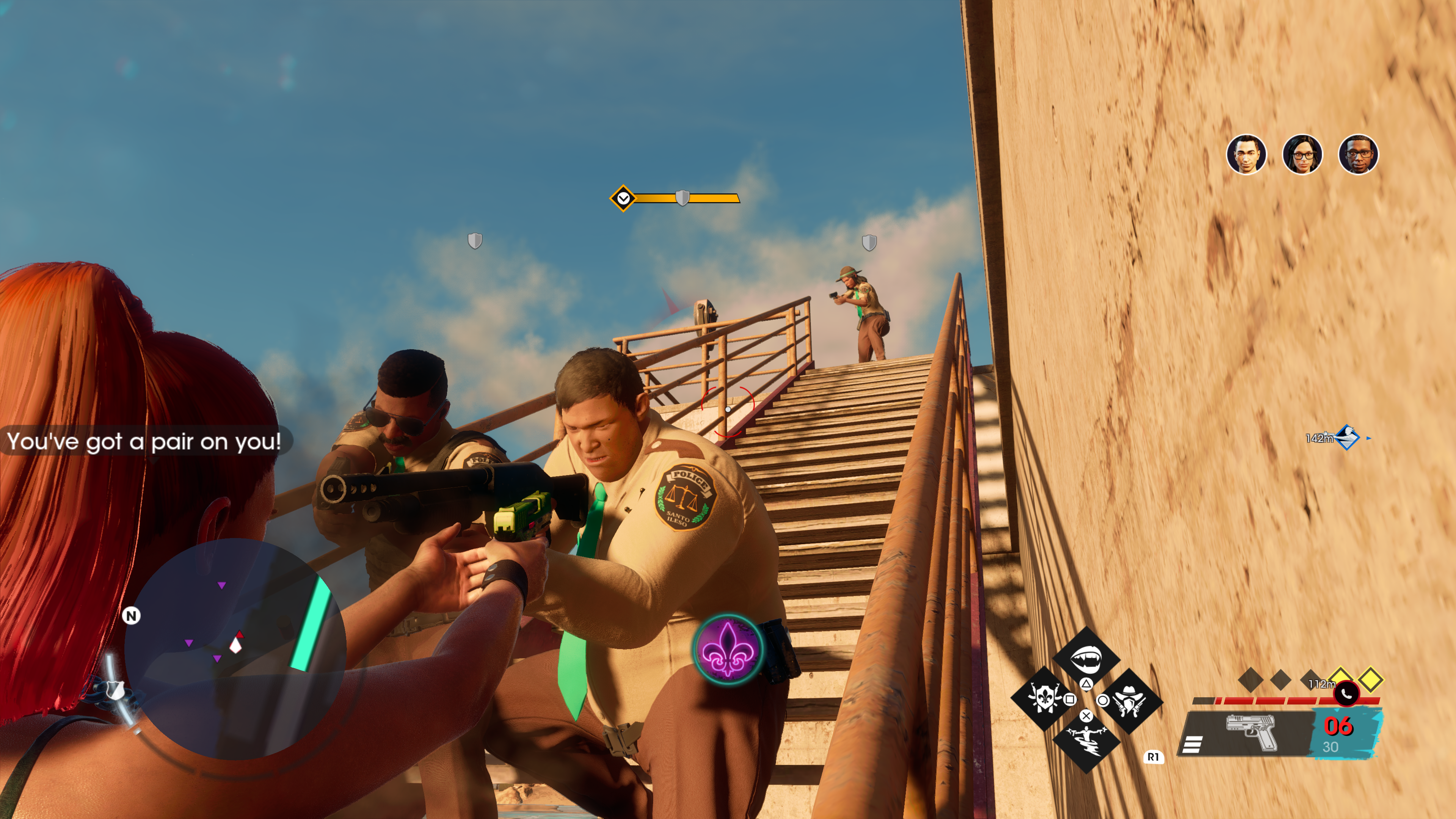Image resolution: width=1456 pixels, height=819 pixels.
Task: Select the blue 142m waypoint marker
Action: 1348,438
